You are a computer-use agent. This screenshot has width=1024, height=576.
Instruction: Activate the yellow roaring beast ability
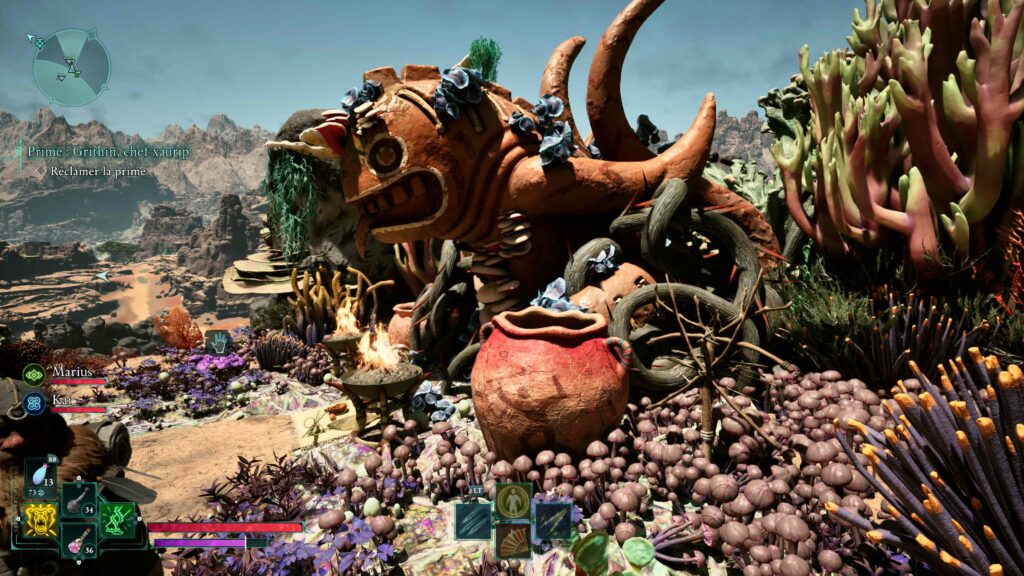click(40, 519)
